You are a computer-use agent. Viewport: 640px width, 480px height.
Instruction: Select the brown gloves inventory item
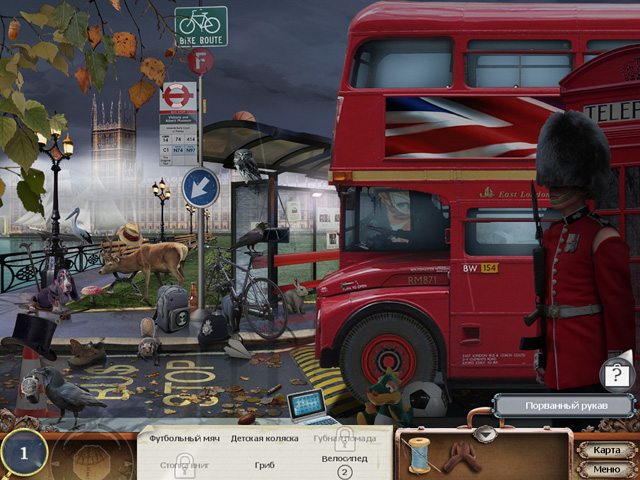pyautogui.click(x=460, y=457)
